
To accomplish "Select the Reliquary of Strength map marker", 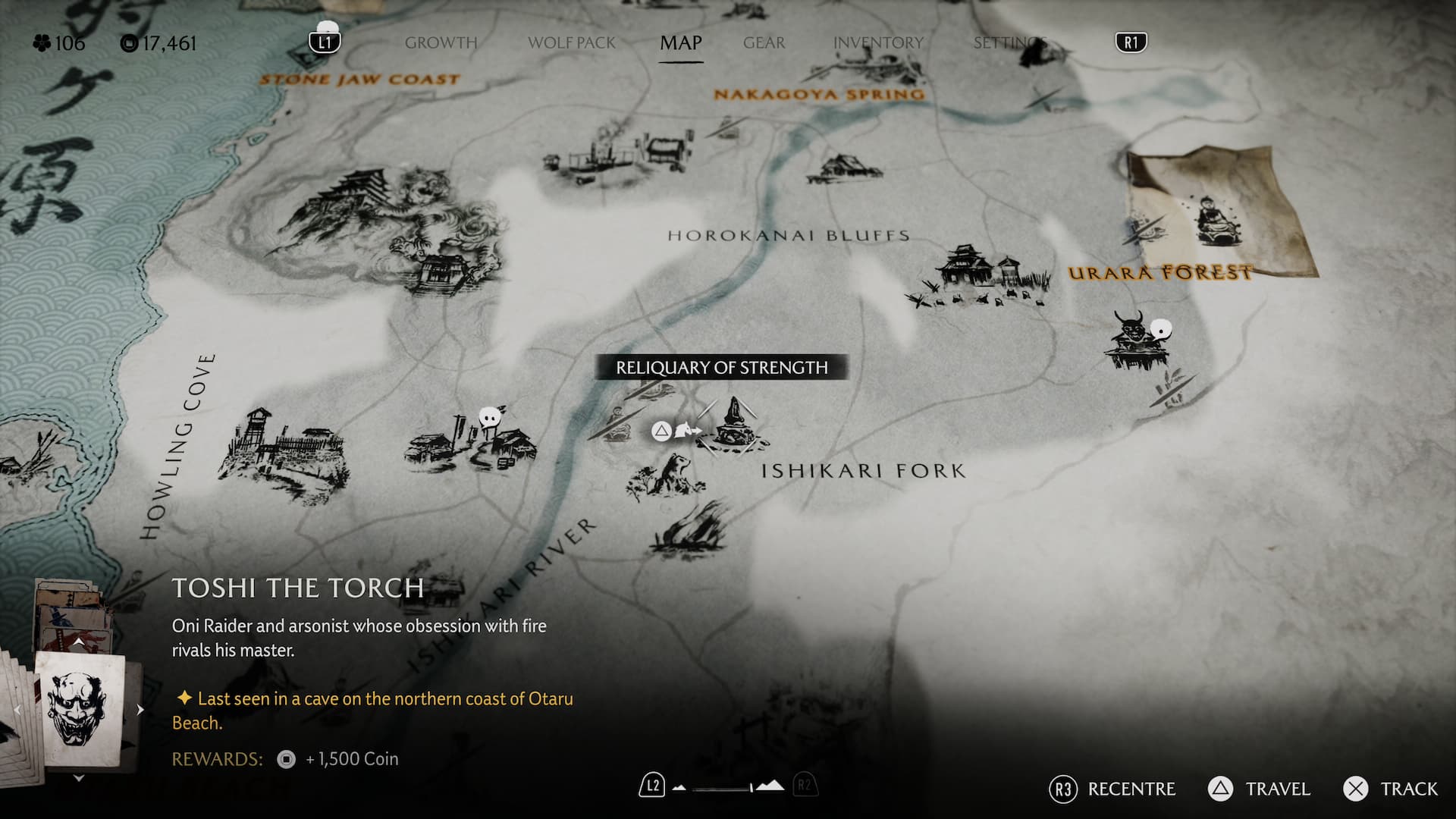I will click(x=733, y=425).
